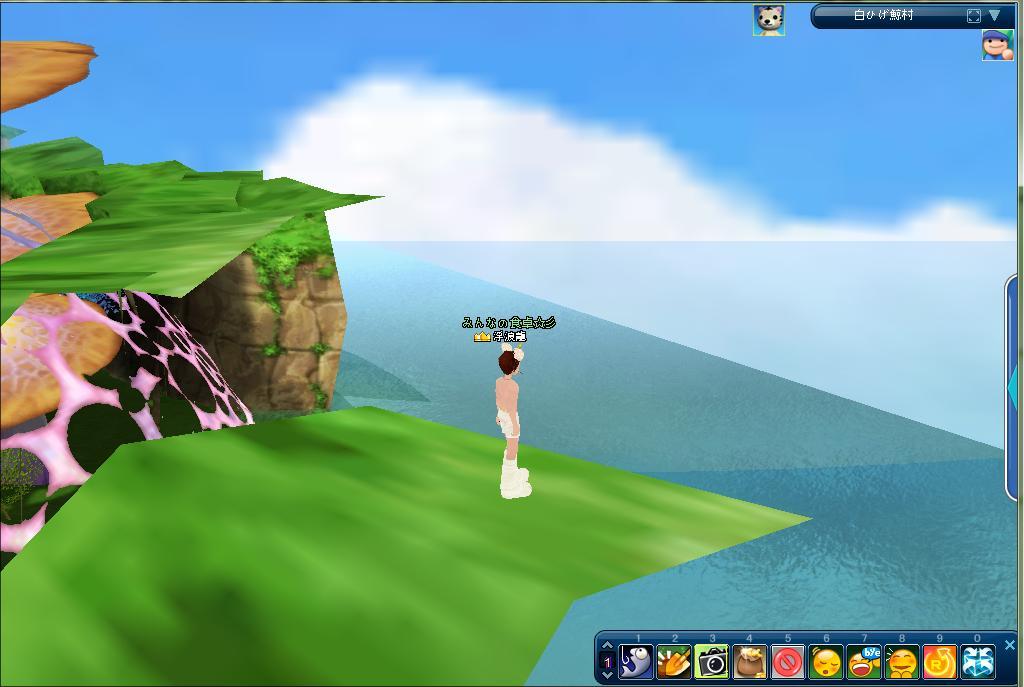Image resolution: width=1024 pixels, height=687 pixels.
Task: Open the camera screenshot tool
Action: pyautogui.click(x=712, y=662)
